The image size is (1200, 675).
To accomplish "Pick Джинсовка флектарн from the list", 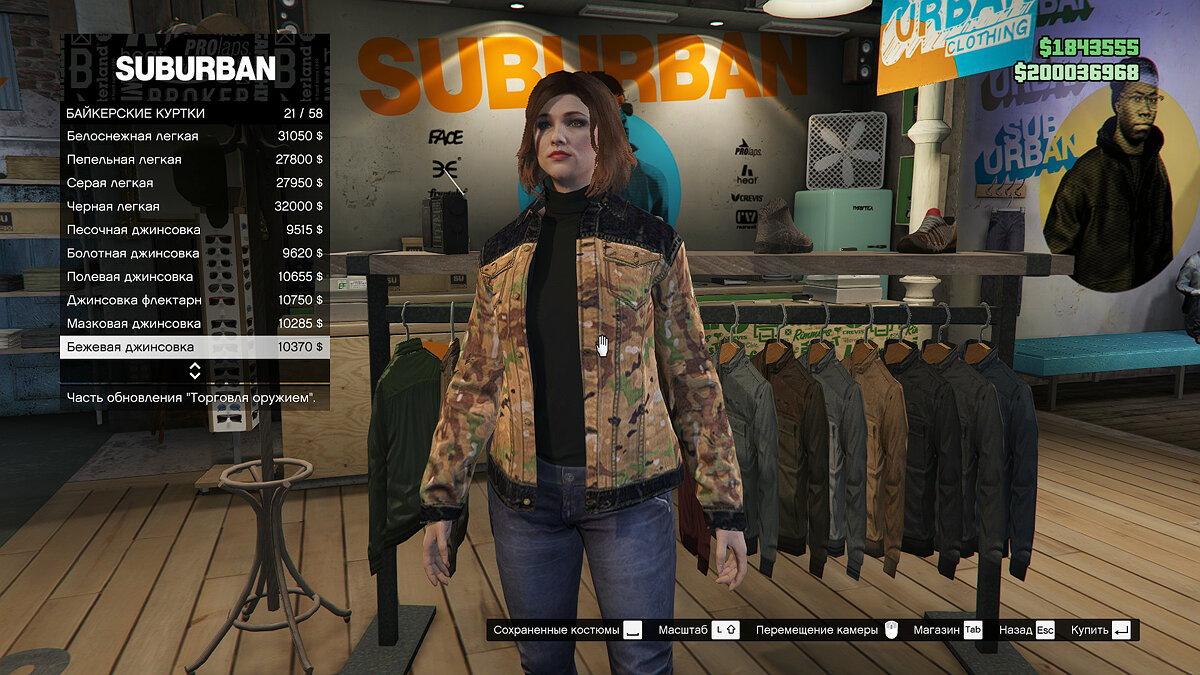I will (194, 300).
